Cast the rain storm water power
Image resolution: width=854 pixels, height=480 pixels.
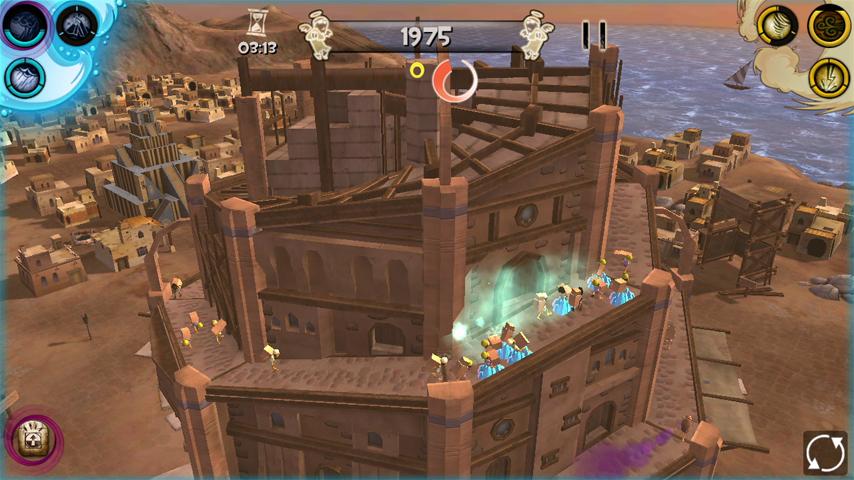[25, 76]
